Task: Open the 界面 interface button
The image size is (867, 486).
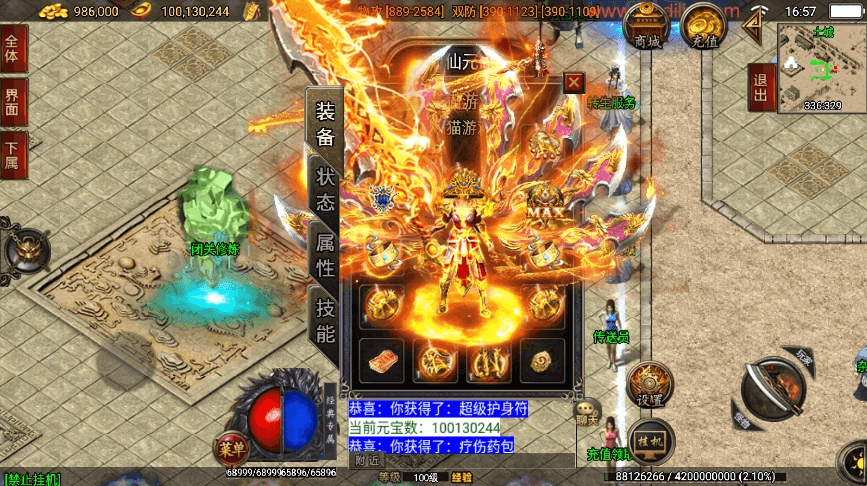Action: tap(13, 103)
